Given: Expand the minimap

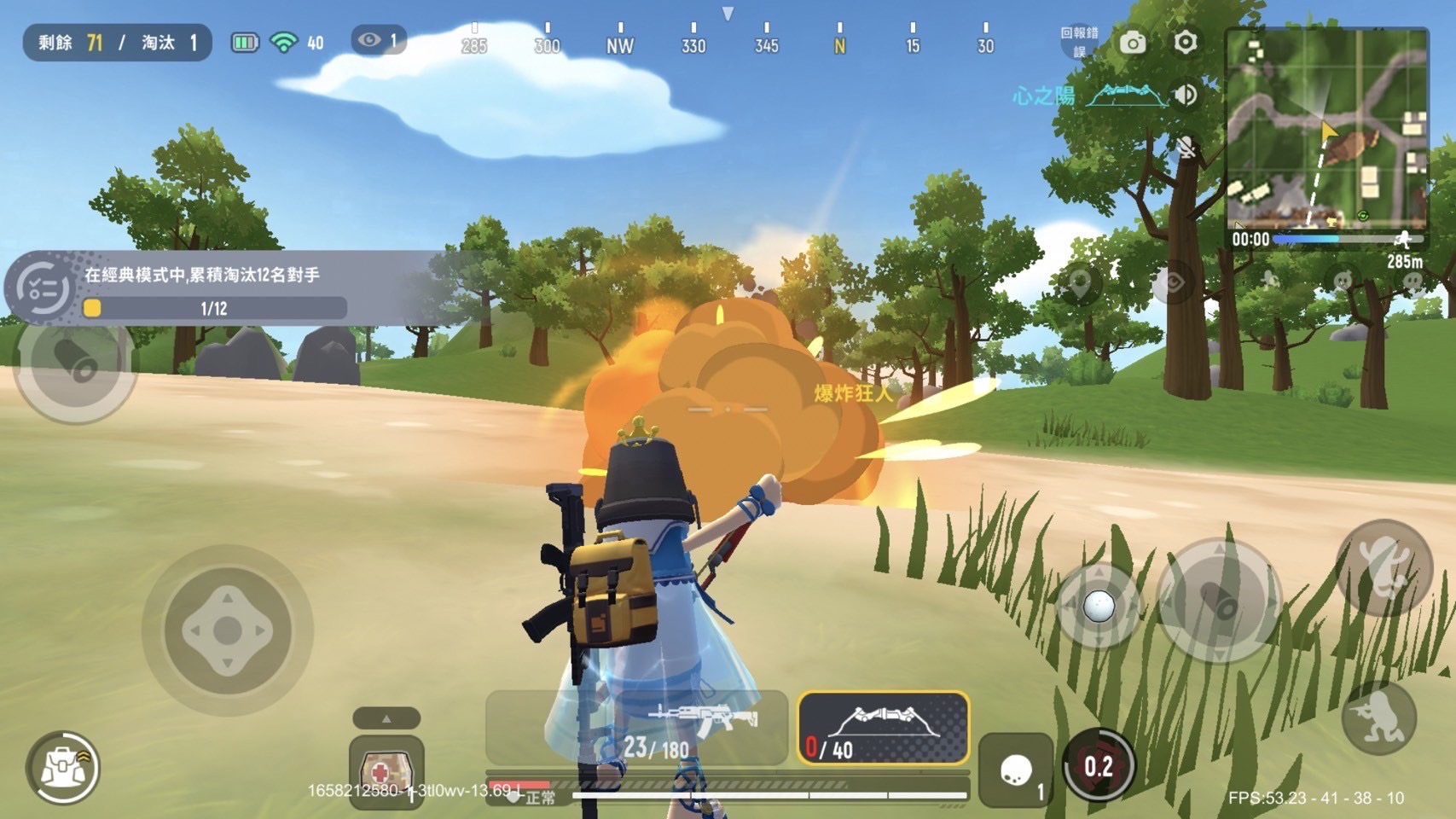Looking at the screenshot, I should (1326, 128).
